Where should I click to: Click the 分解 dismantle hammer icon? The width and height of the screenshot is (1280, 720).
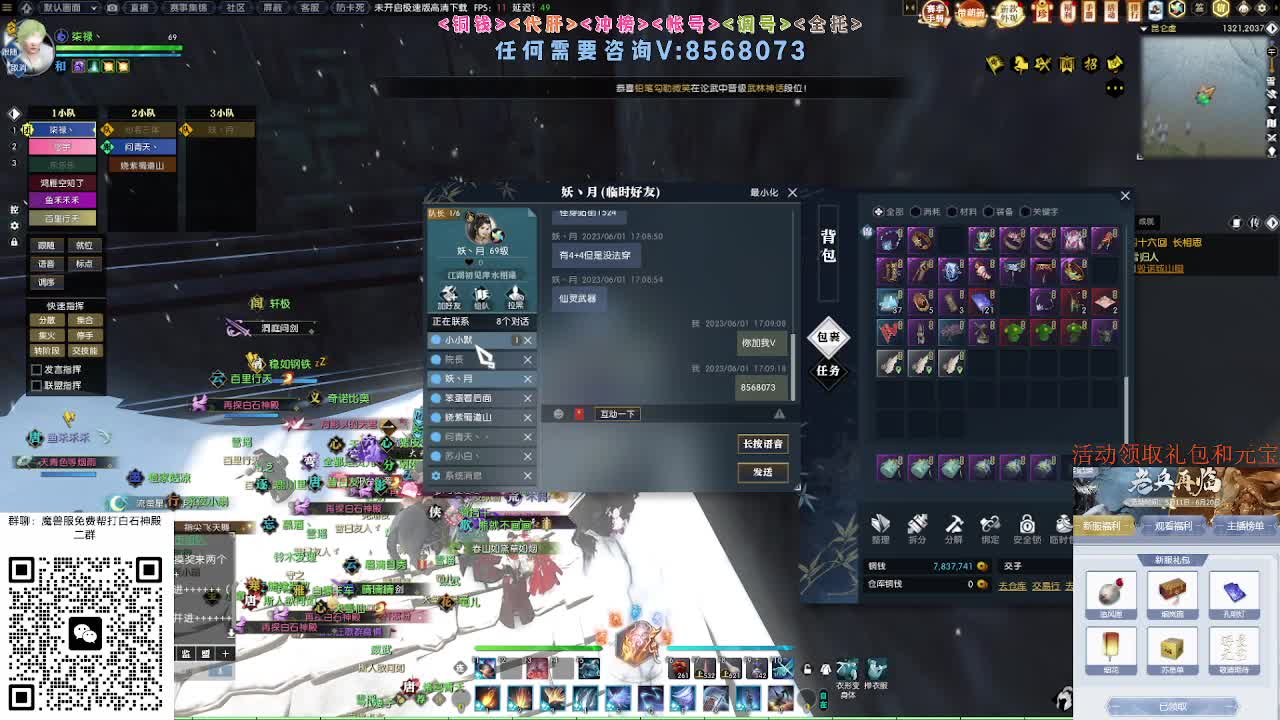953,527
